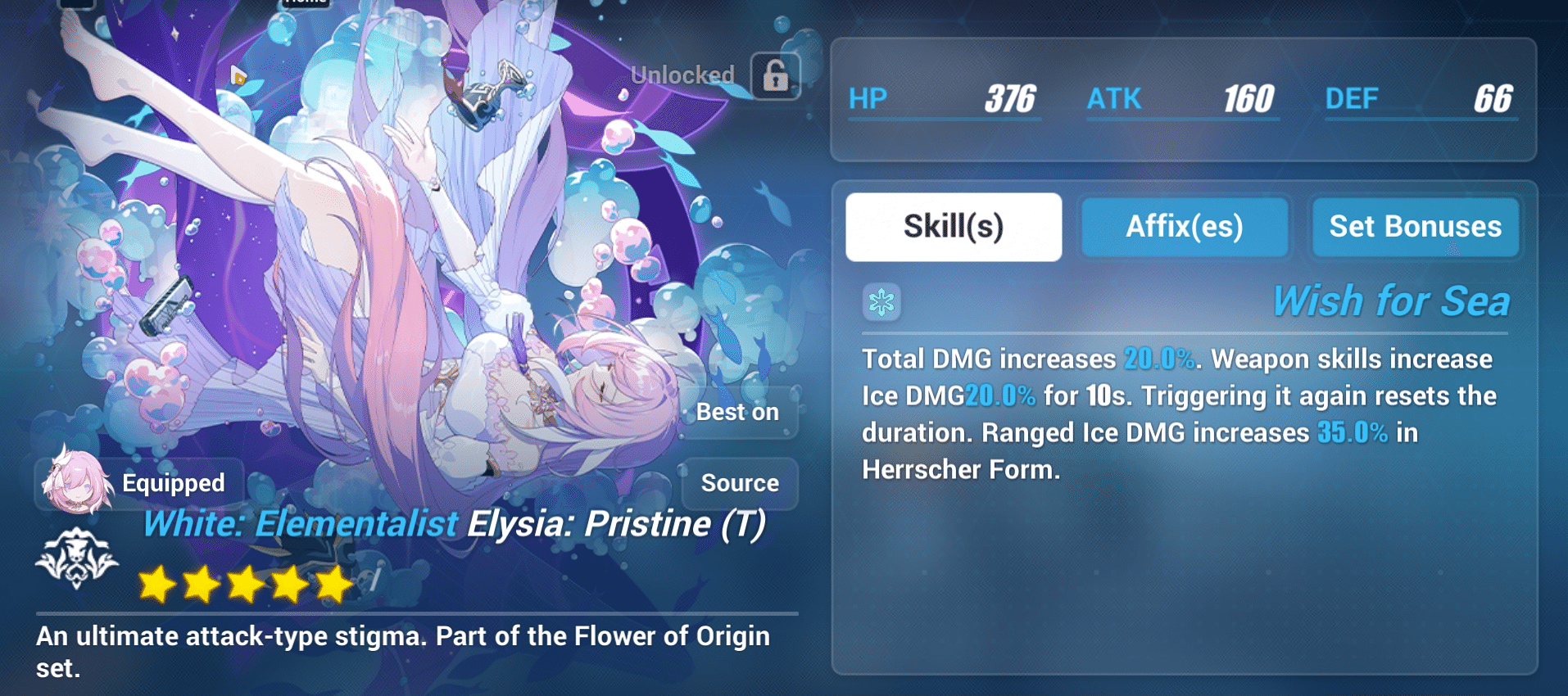Click Elysia's portrait beside Equipped
The height and width of the screenshot is (696, 1568).
(79, 483)
